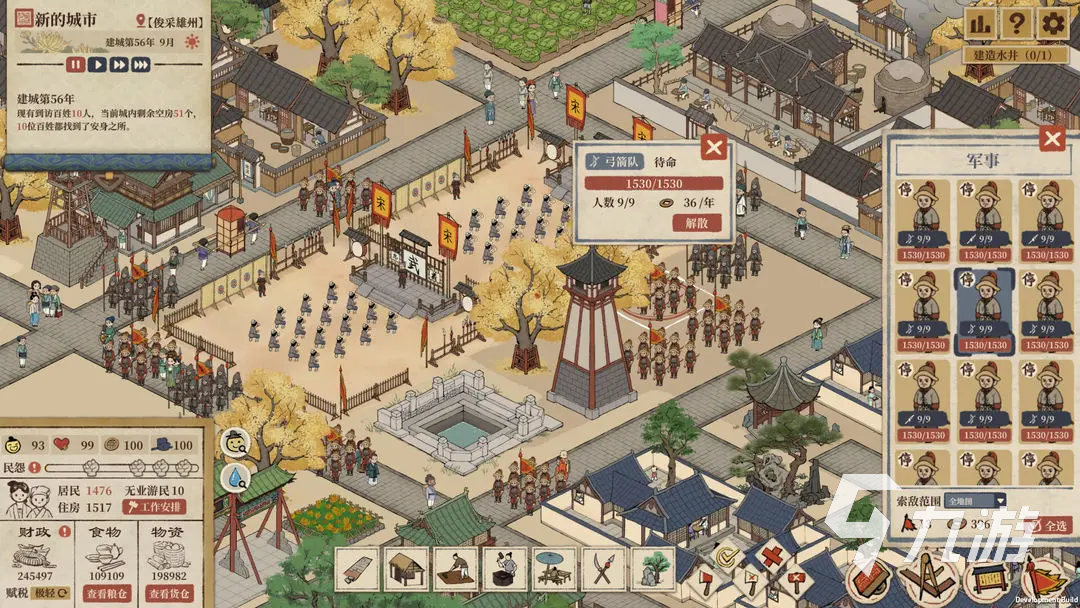This screenshot has width=1080, height=608.
Task: View the granary with 查看粮仓
Action: [x=110, y=594]
